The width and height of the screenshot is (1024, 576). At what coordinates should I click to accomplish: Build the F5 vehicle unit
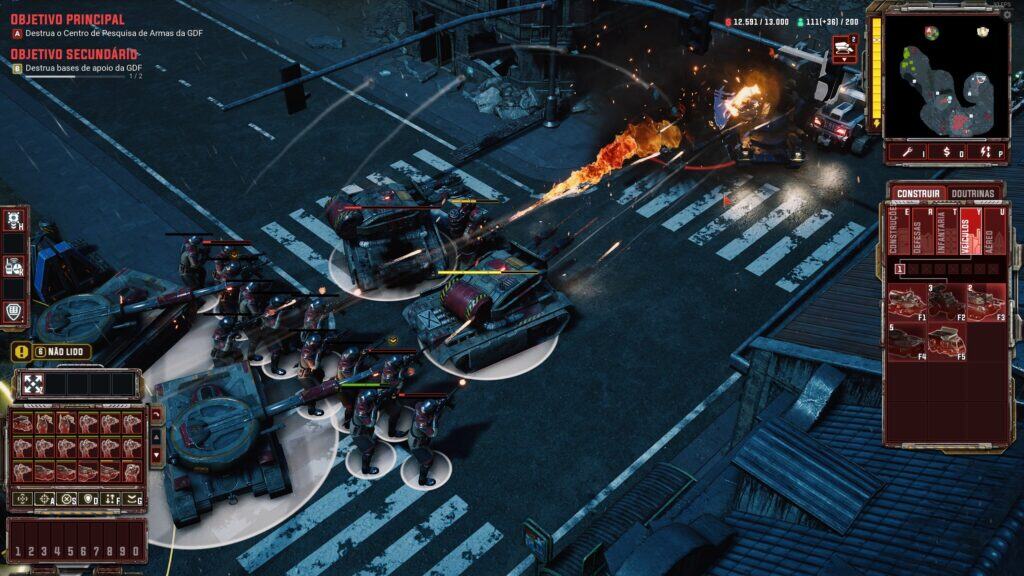click(946, 342)
